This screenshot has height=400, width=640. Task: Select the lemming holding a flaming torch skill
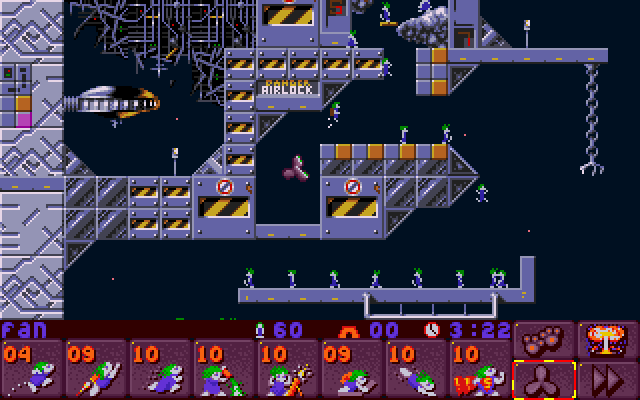[288, 370]
